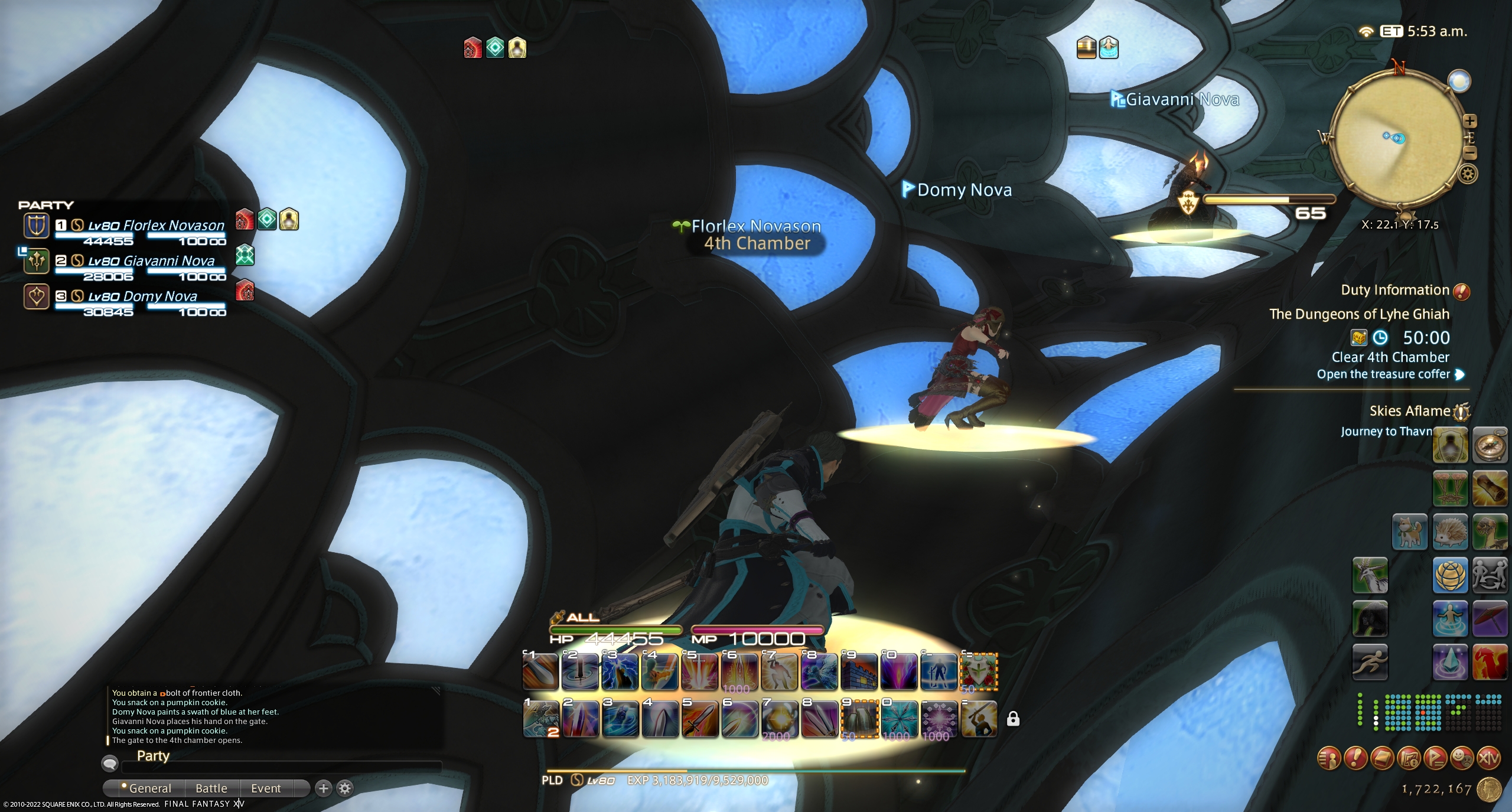Add a new chat tab with plus button
This screenshot has height=812, width=1512.
[323, 788]
